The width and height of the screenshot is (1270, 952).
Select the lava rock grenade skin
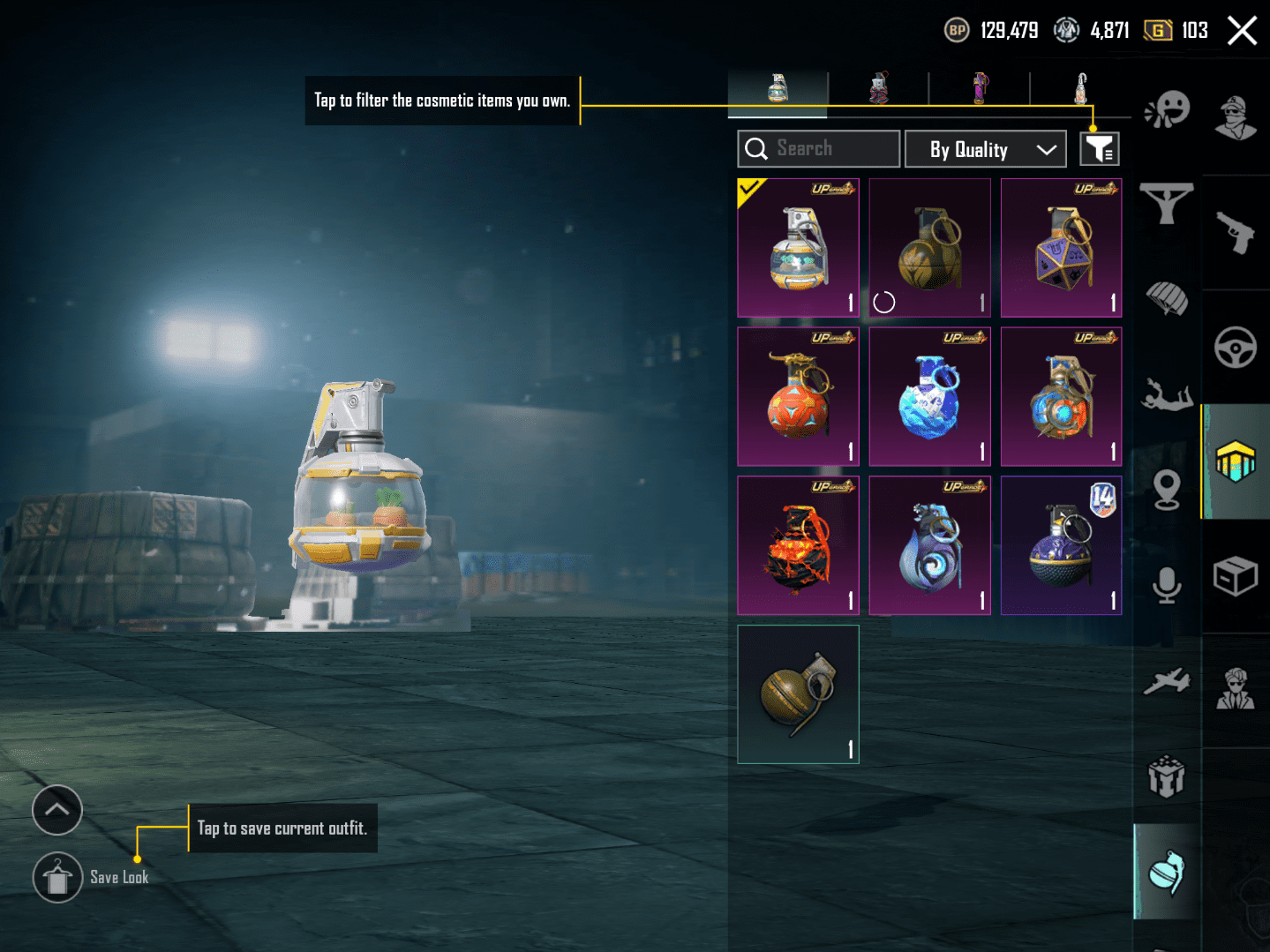[x=798, y=546]
